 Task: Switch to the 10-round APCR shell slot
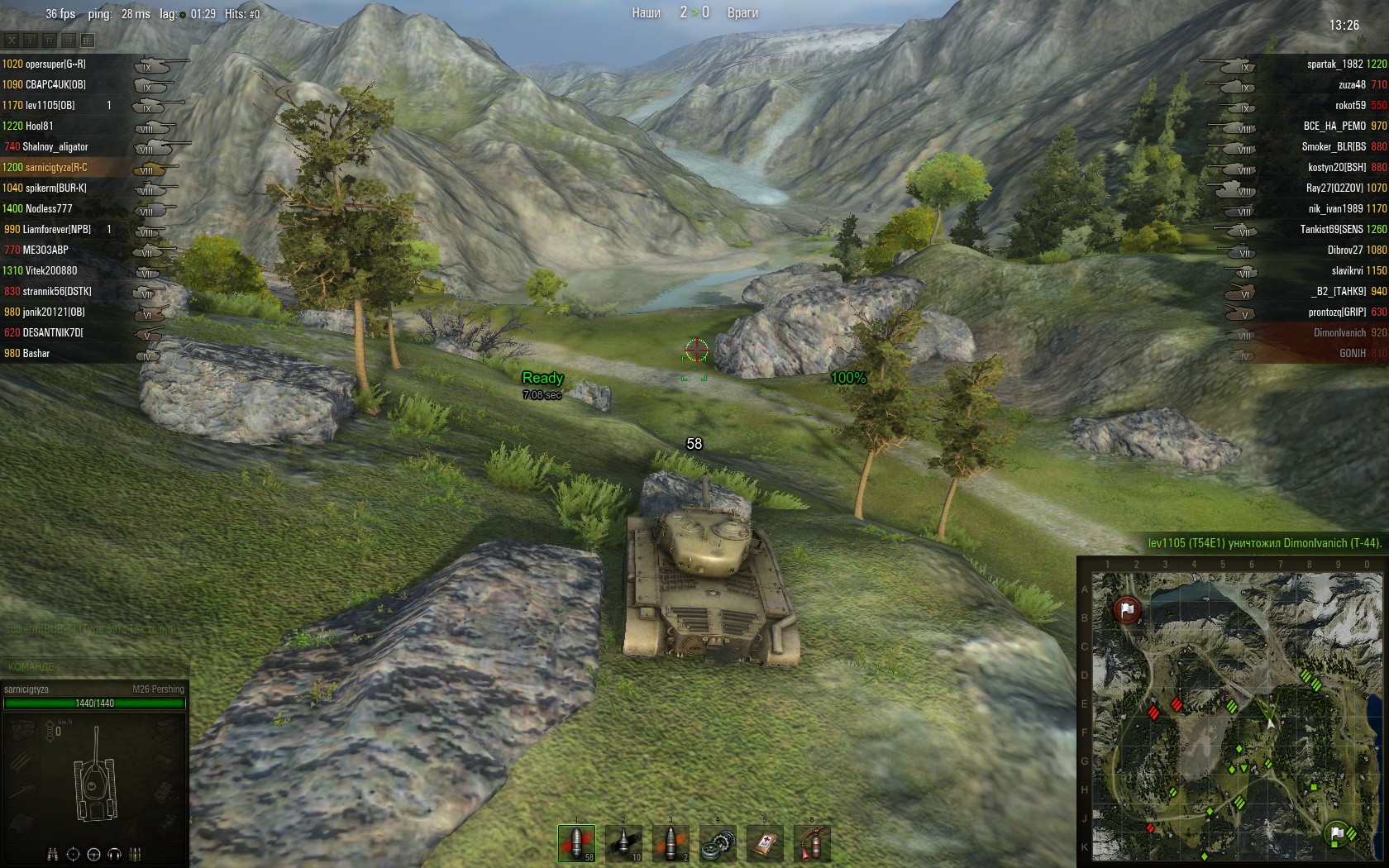tap(623, 842)
